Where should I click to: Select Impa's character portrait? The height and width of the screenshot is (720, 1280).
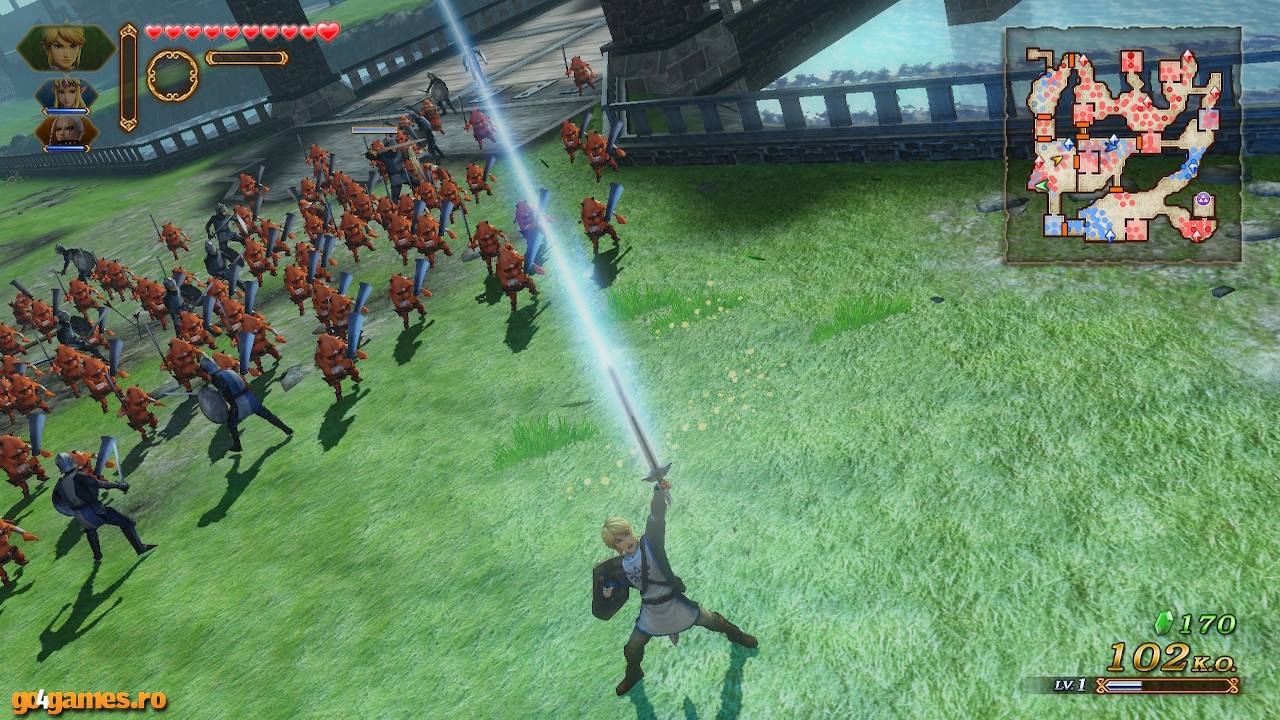(67, 132)
